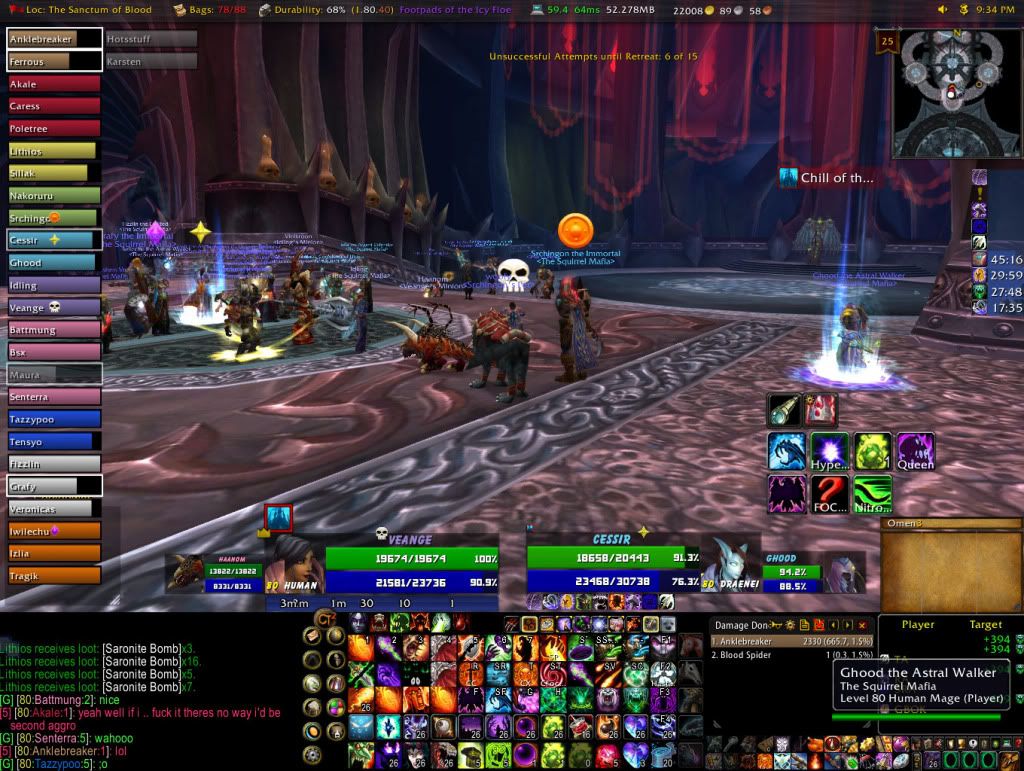Viewport: 1024px width, 771px height.
Task: Select Anklebreaker in the raid frames
Action: (x=54, y=40)
